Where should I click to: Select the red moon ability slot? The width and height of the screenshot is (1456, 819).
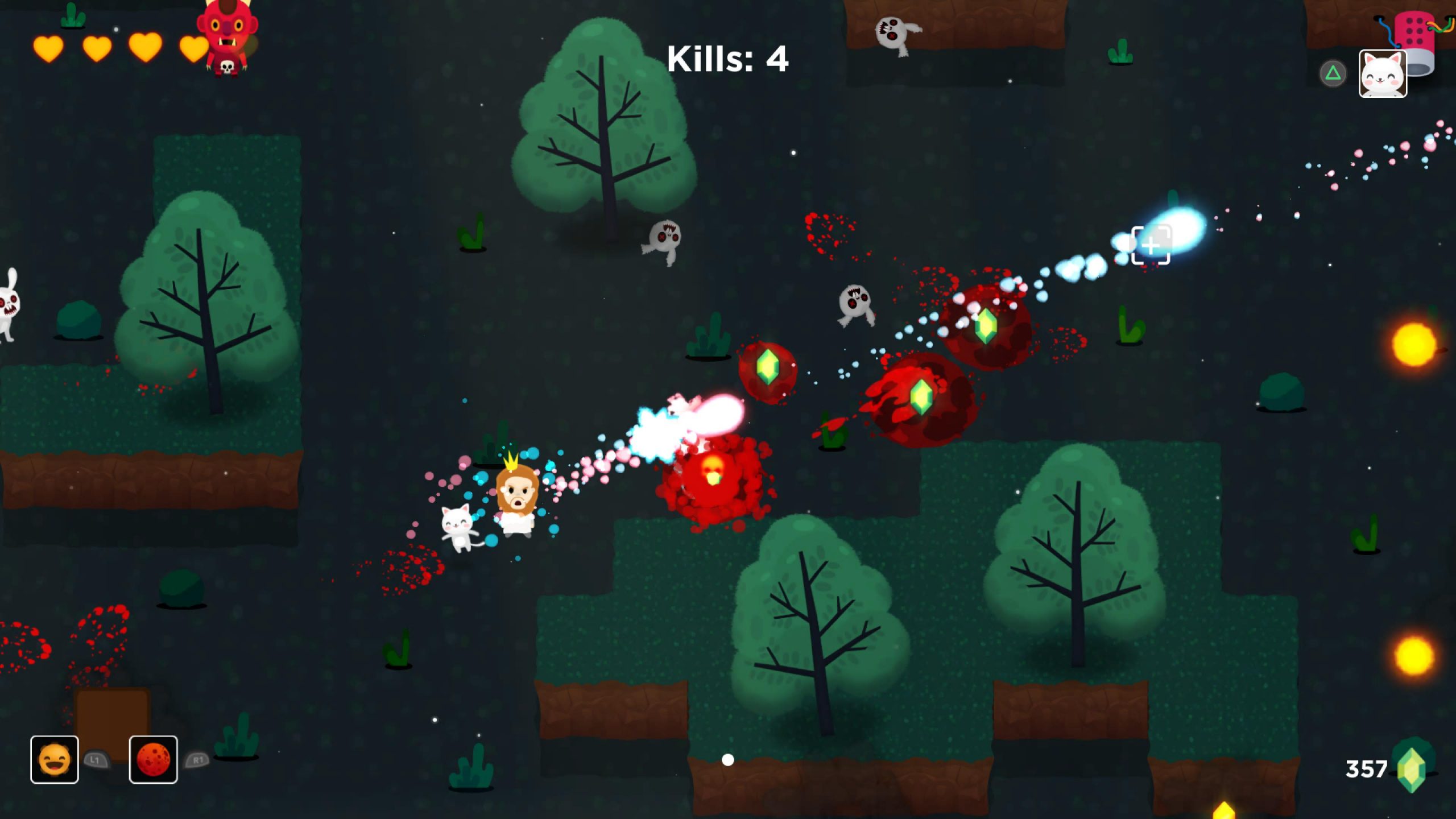point(153,760)
